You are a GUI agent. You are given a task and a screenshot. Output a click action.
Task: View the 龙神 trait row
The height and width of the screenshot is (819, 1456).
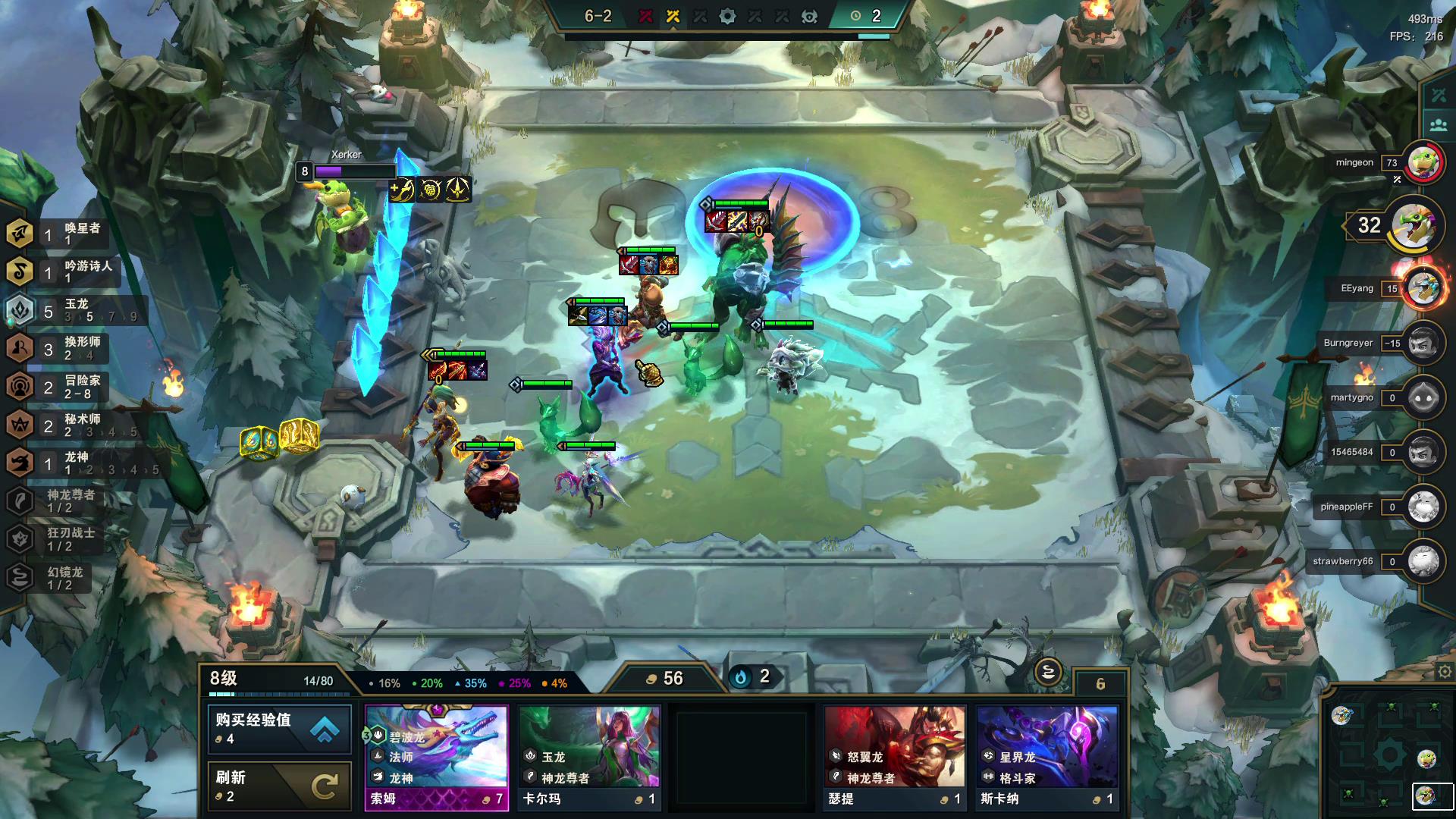pyautogui.click(x=76, y=463)
